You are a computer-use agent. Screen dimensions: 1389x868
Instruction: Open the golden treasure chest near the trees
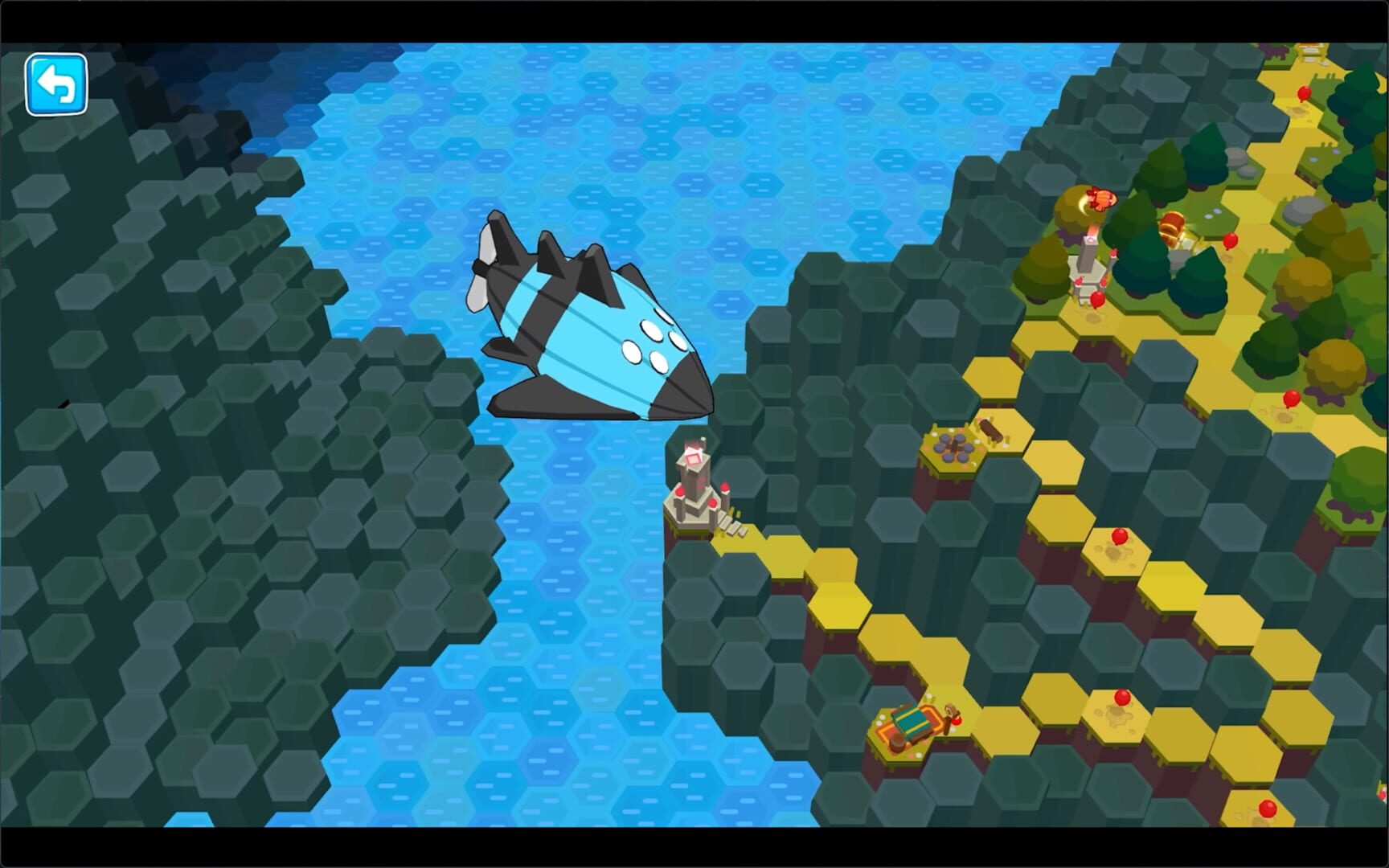click(1172, 227)
